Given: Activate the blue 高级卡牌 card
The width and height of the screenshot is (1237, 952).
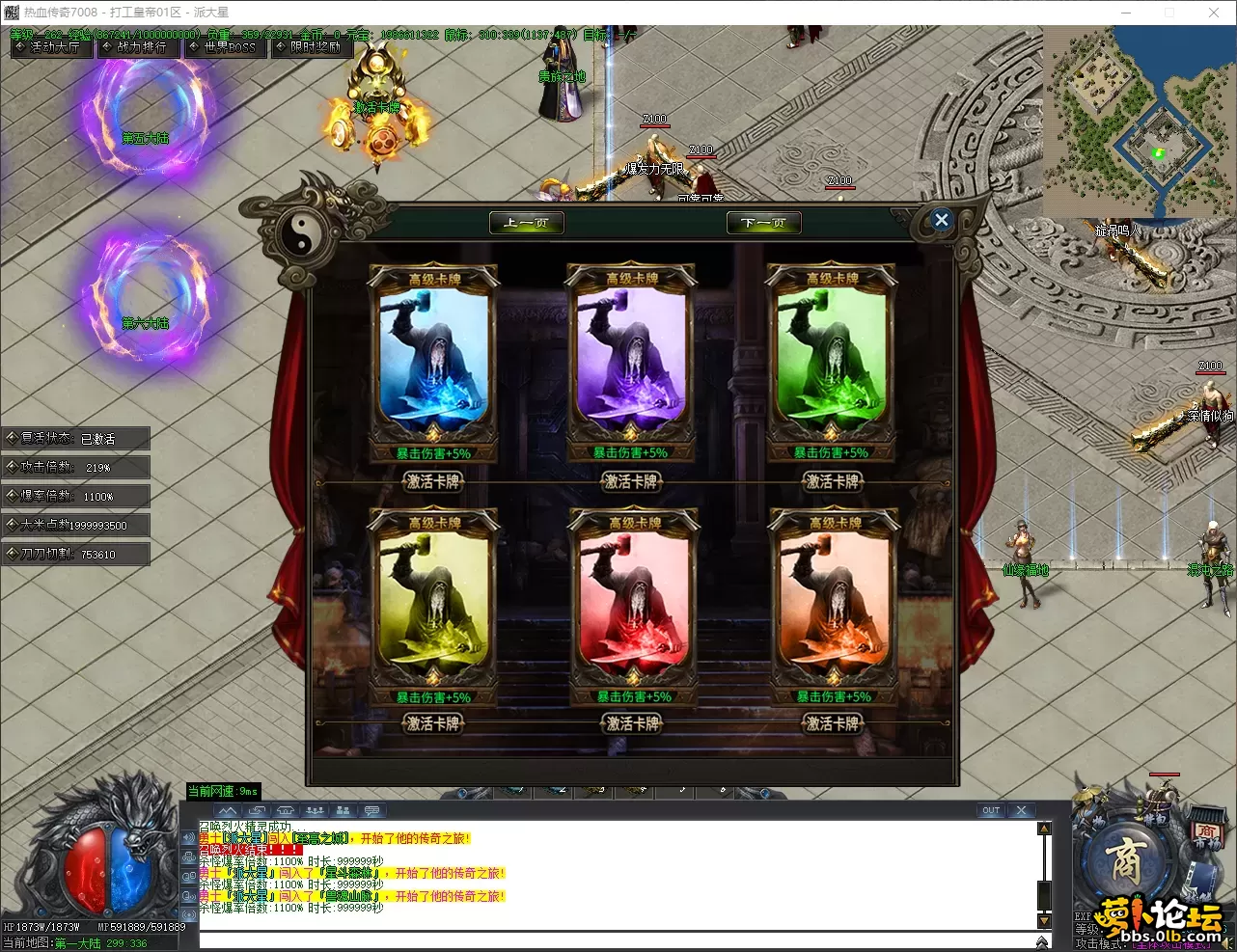Looking at the screenshot, I should (x=433, y=480).
